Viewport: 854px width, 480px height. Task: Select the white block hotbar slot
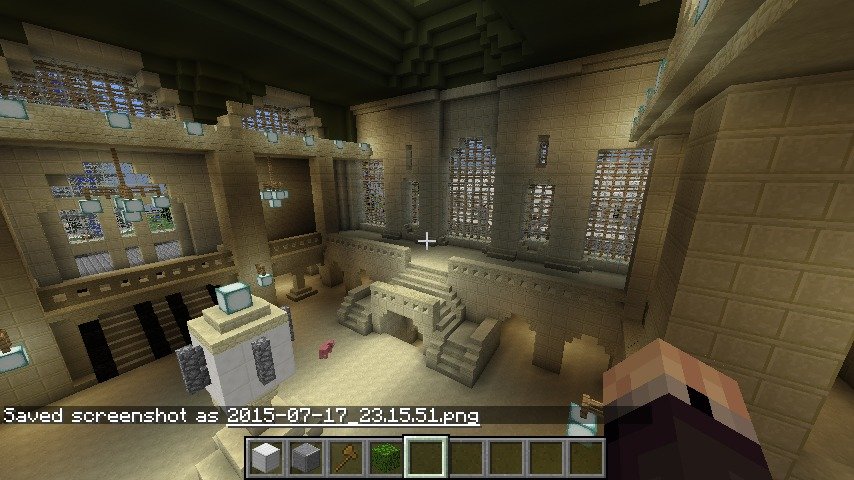coord(265,458)
